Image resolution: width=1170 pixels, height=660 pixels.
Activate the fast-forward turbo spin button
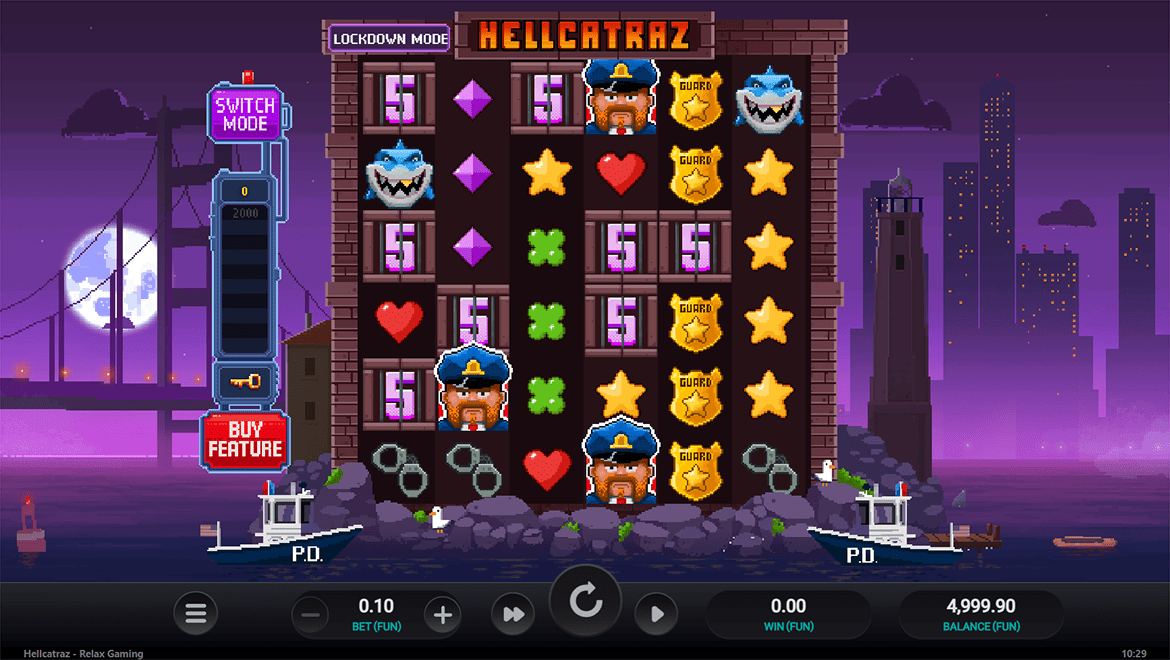514,614
